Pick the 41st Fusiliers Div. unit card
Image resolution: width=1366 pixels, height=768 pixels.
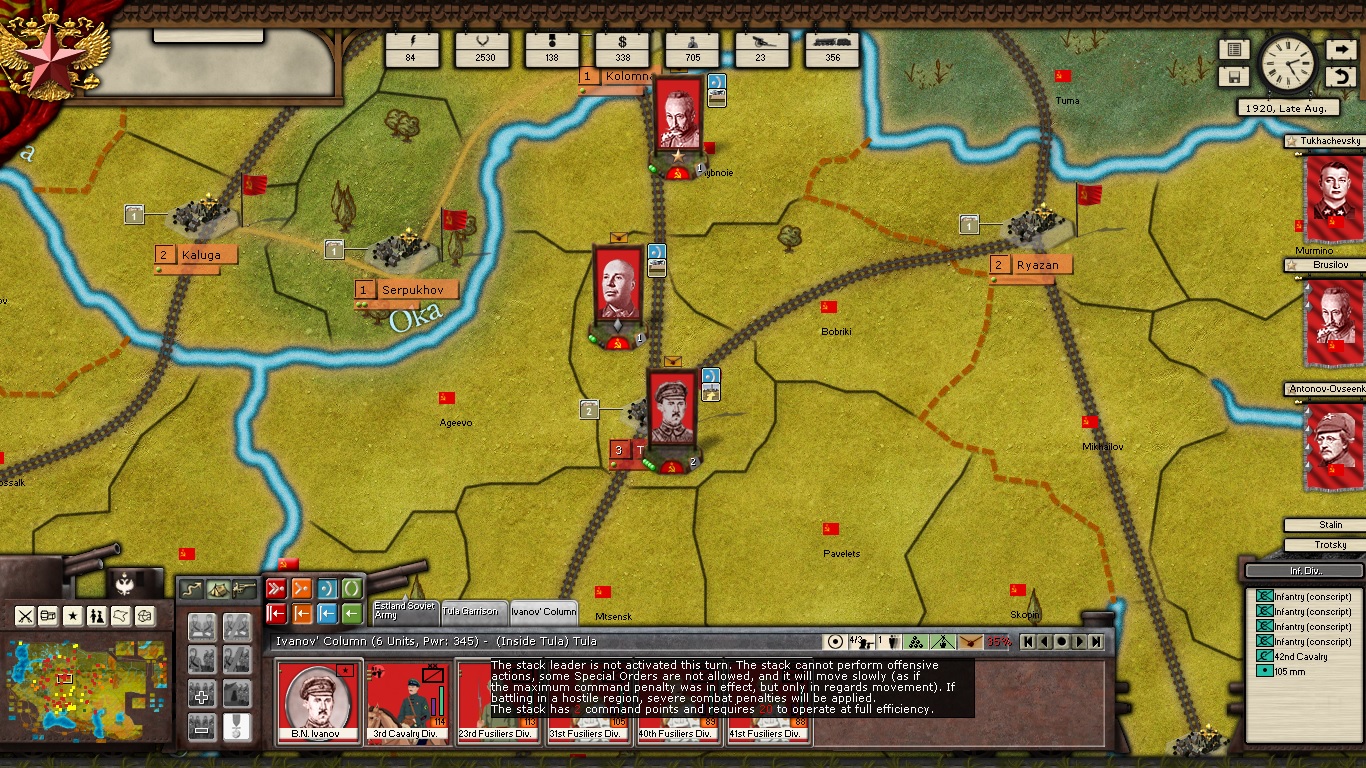point(766,702)
